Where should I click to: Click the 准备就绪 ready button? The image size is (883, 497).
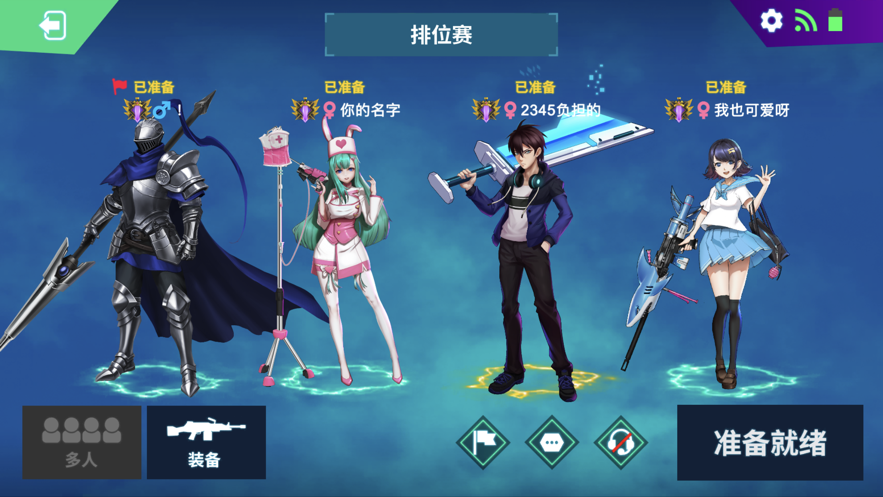(x=769, y=443)
